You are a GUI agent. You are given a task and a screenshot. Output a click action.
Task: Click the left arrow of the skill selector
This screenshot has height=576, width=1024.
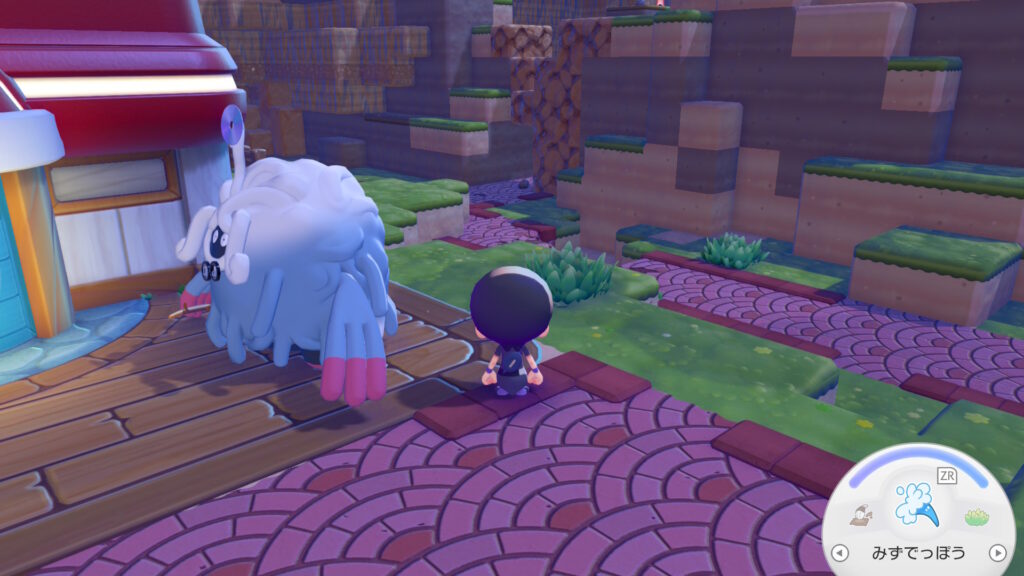[839, 553]
